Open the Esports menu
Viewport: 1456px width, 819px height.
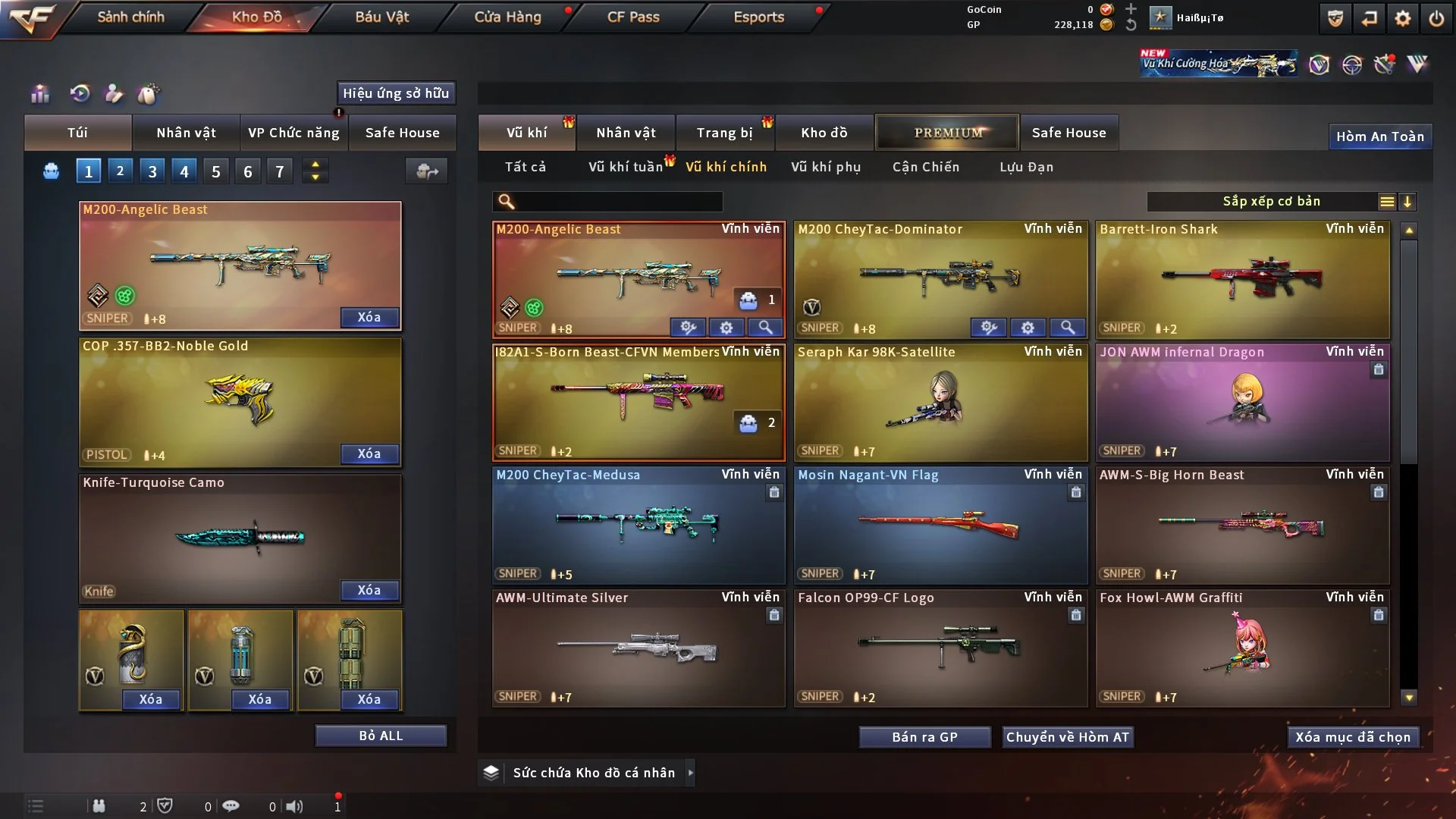point(758,17)
